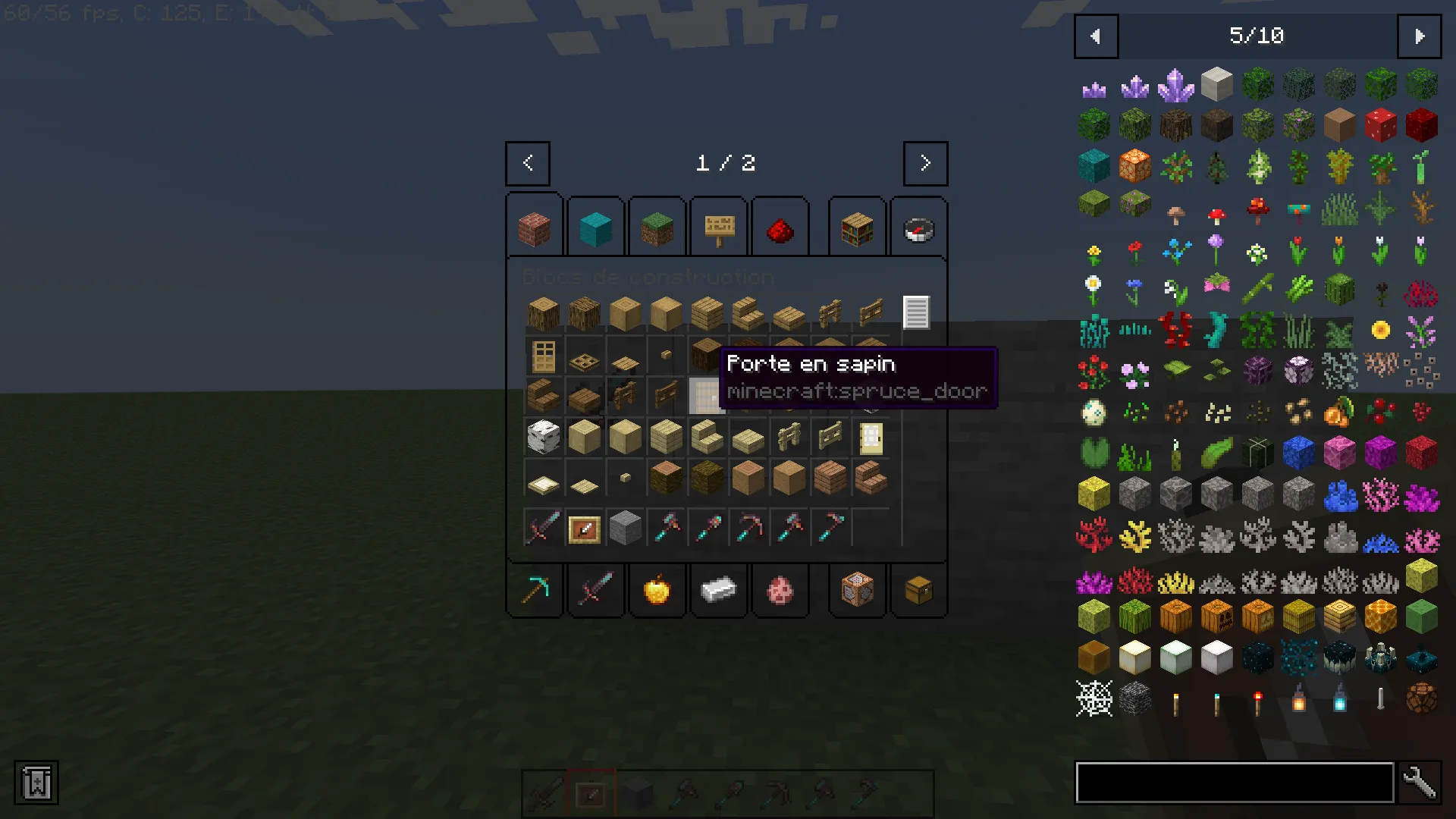The width and height of the screenshot is (1456, 819).
Task: Select the sunflower in the JEI panel
Action: (1380, 329)
